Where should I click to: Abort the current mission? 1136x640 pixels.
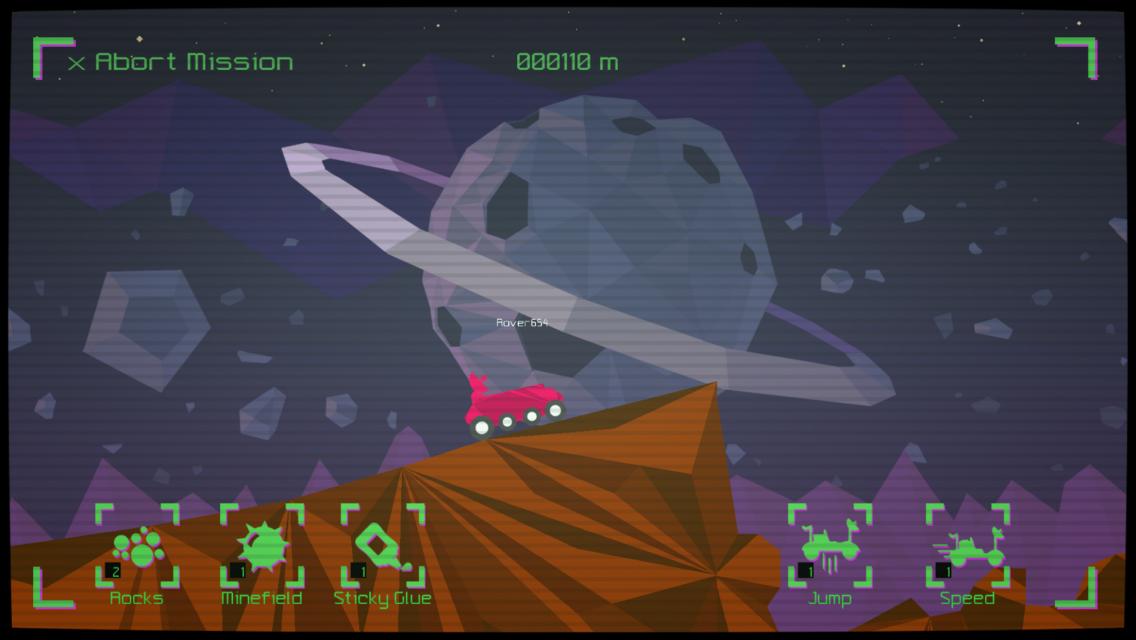(x=181, y=62)
